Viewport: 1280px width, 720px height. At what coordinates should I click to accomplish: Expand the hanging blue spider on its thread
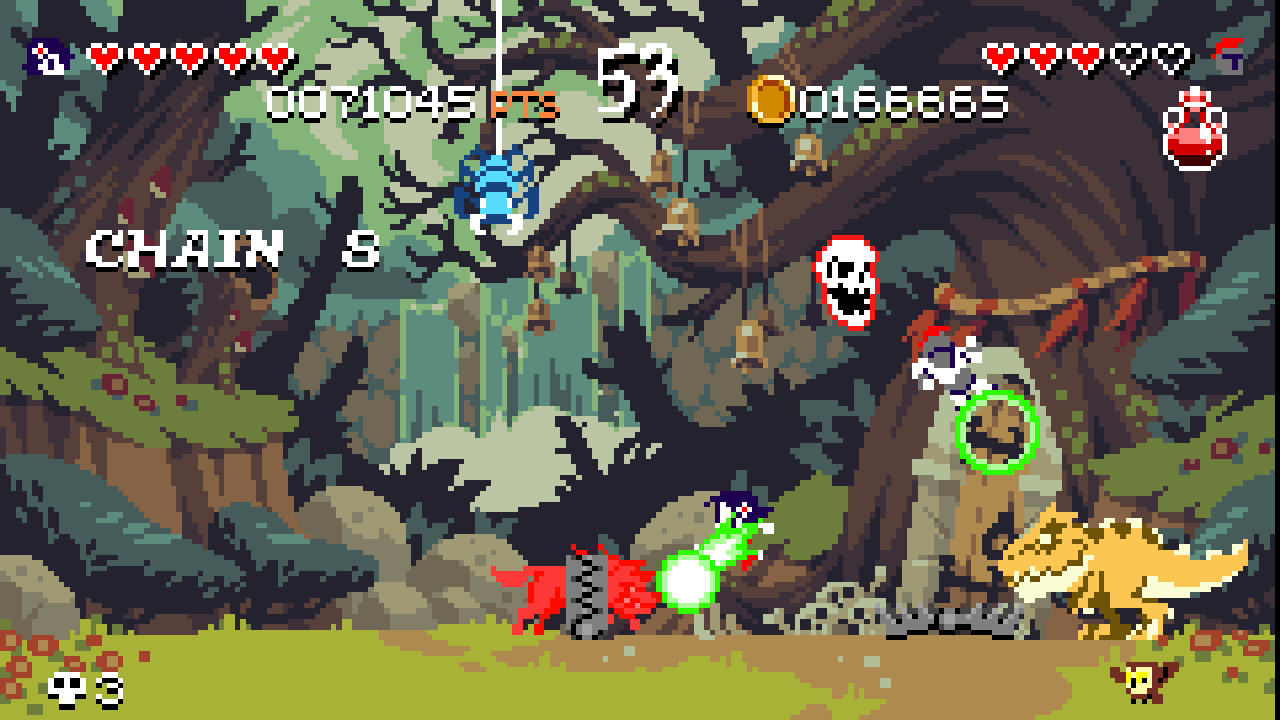pos(497,185)
